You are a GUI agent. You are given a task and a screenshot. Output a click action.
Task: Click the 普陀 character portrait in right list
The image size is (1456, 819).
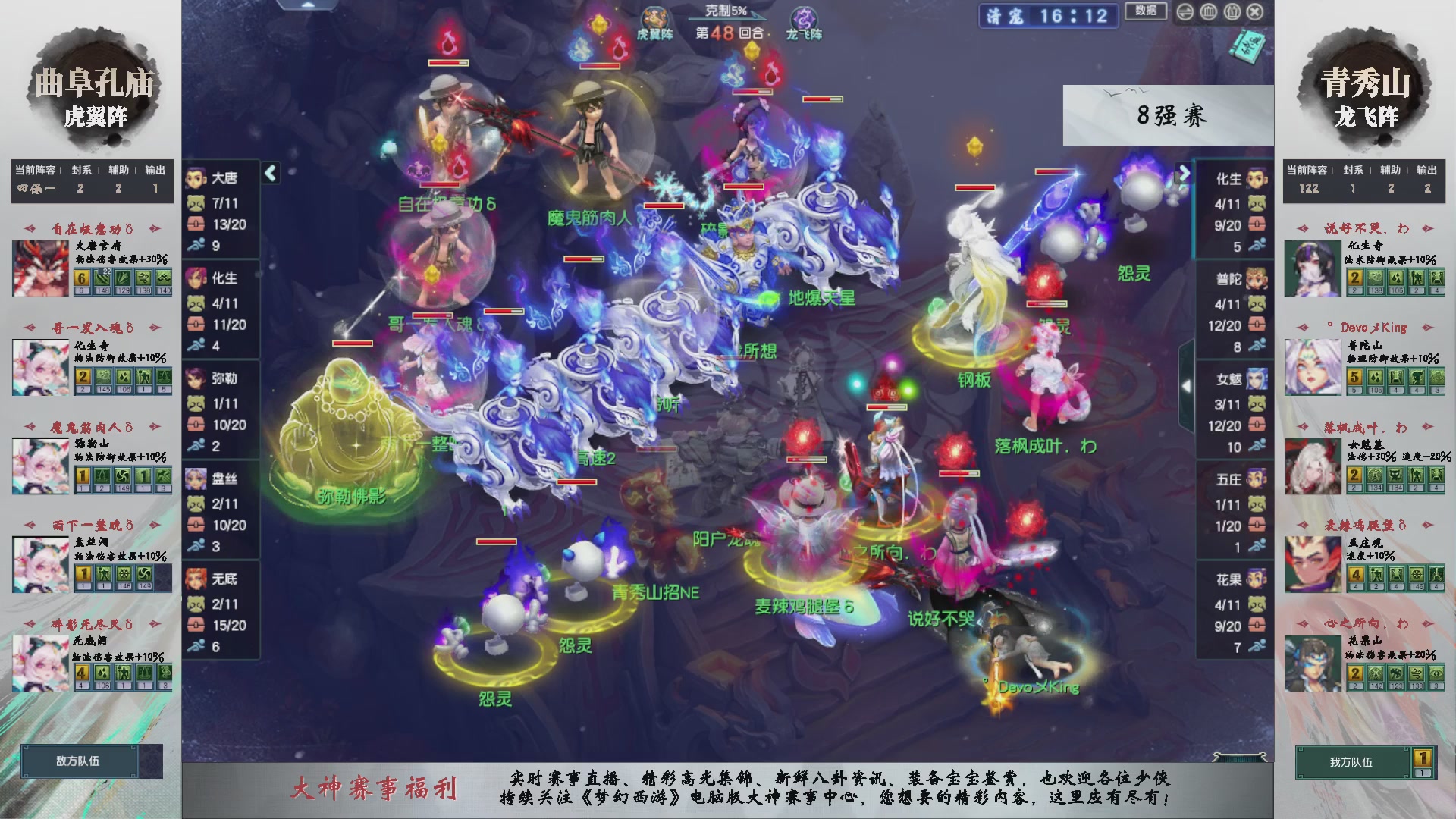coord(1257,279)
